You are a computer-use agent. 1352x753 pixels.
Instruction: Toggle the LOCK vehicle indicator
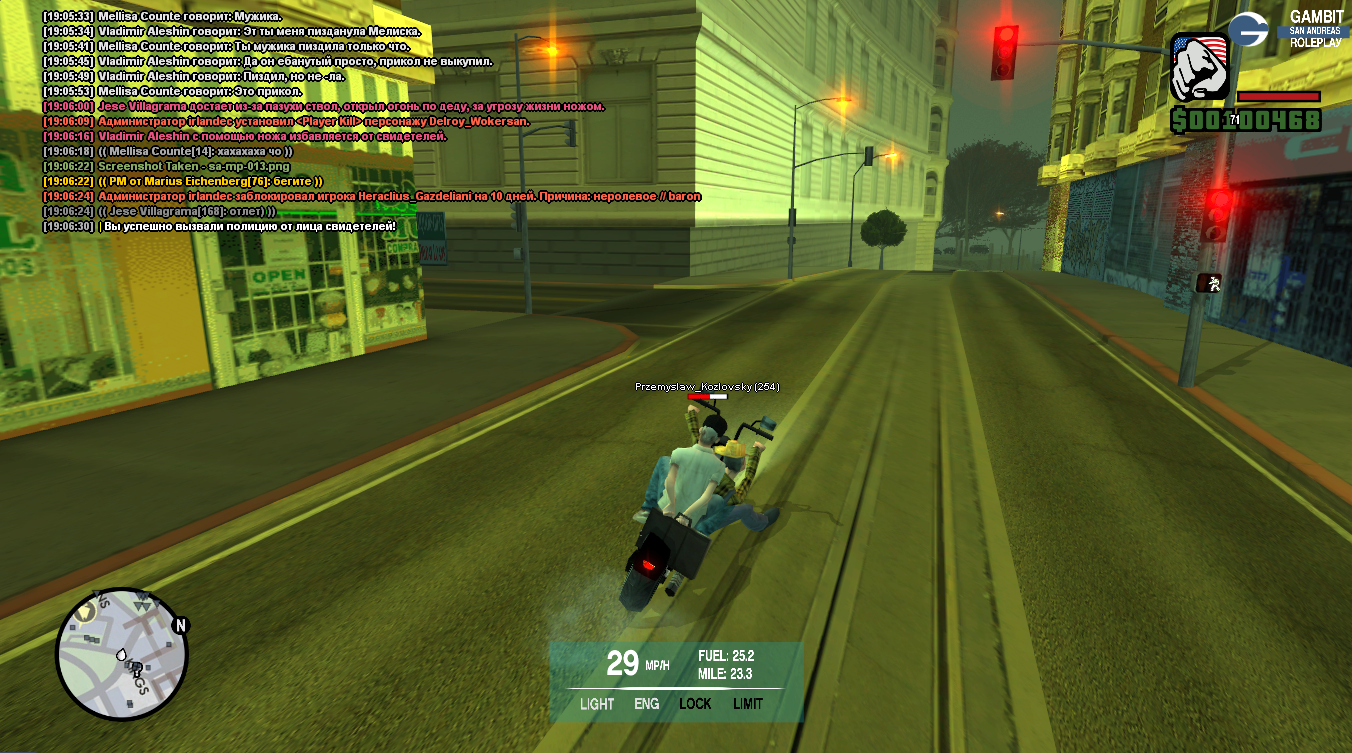pos(695,704)
